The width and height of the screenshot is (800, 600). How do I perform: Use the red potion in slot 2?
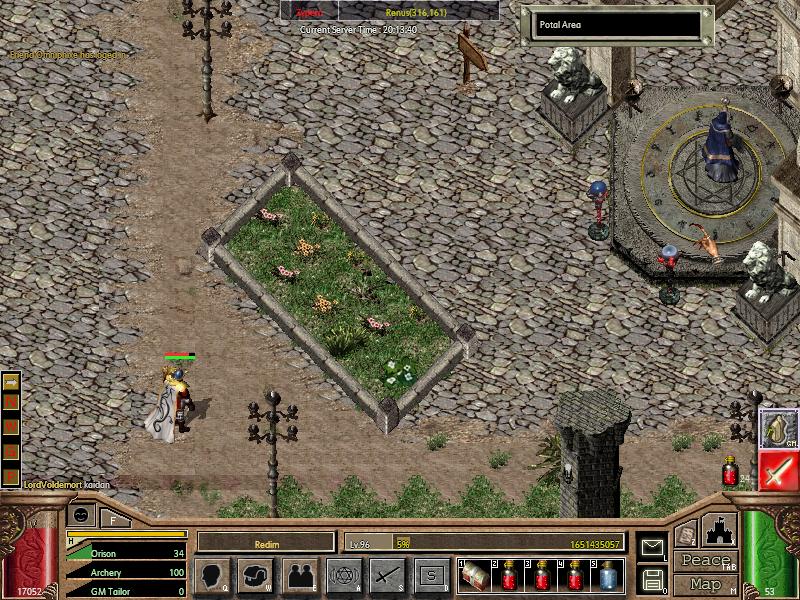click(x=509, y=576)
